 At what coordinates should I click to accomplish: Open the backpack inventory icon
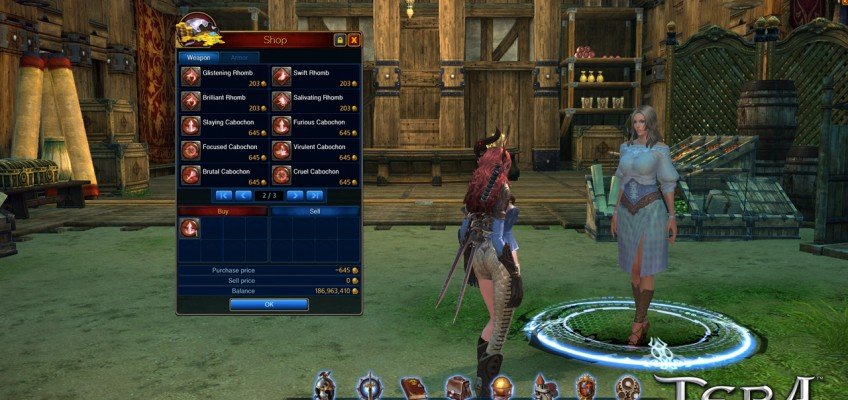point(458,387)
